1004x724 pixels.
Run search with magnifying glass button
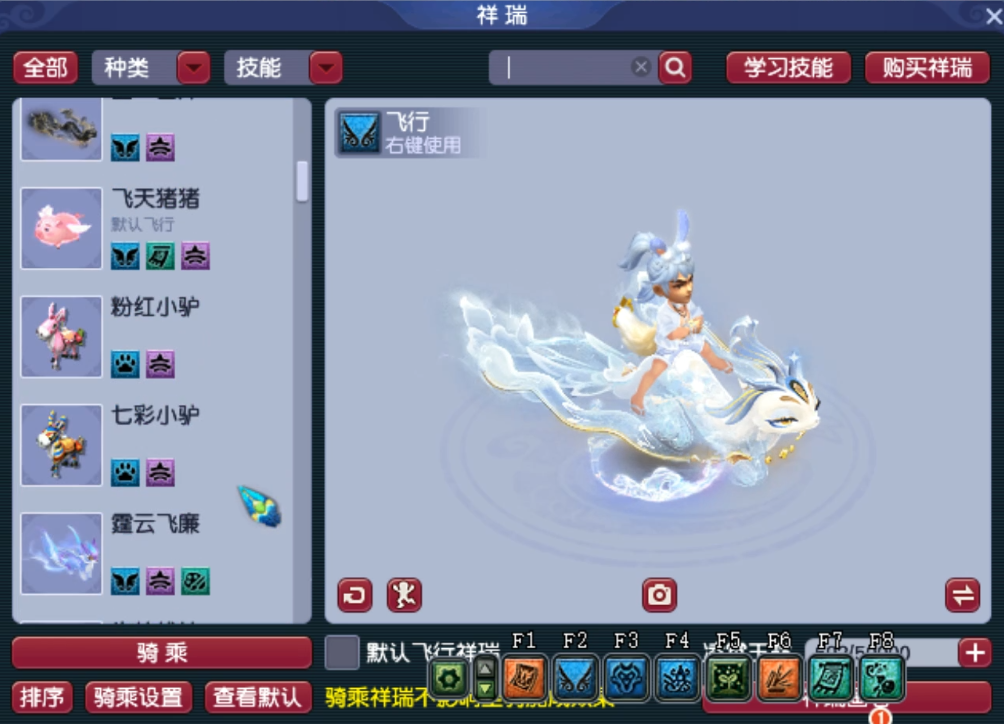[x=675, y=68]
